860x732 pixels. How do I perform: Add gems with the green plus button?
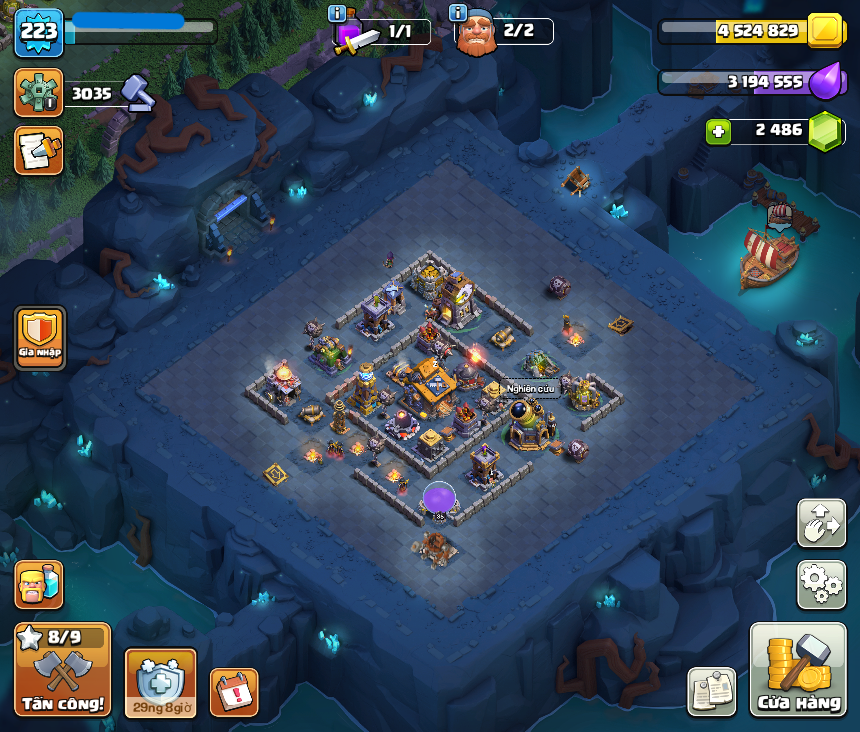[x=716, y=131]
